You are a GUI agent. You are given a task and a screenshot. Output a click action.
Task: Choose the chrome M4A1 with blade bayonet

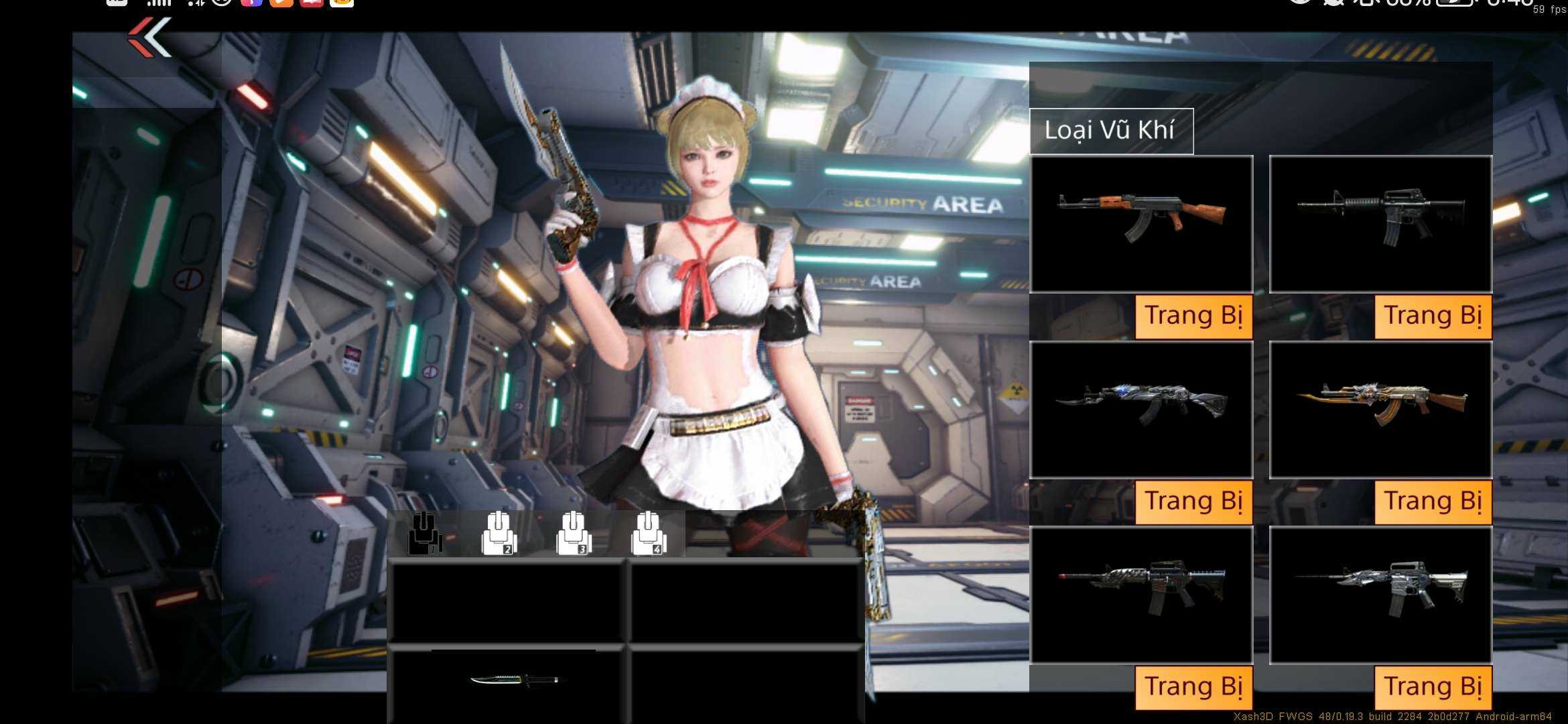point(1380,595)
